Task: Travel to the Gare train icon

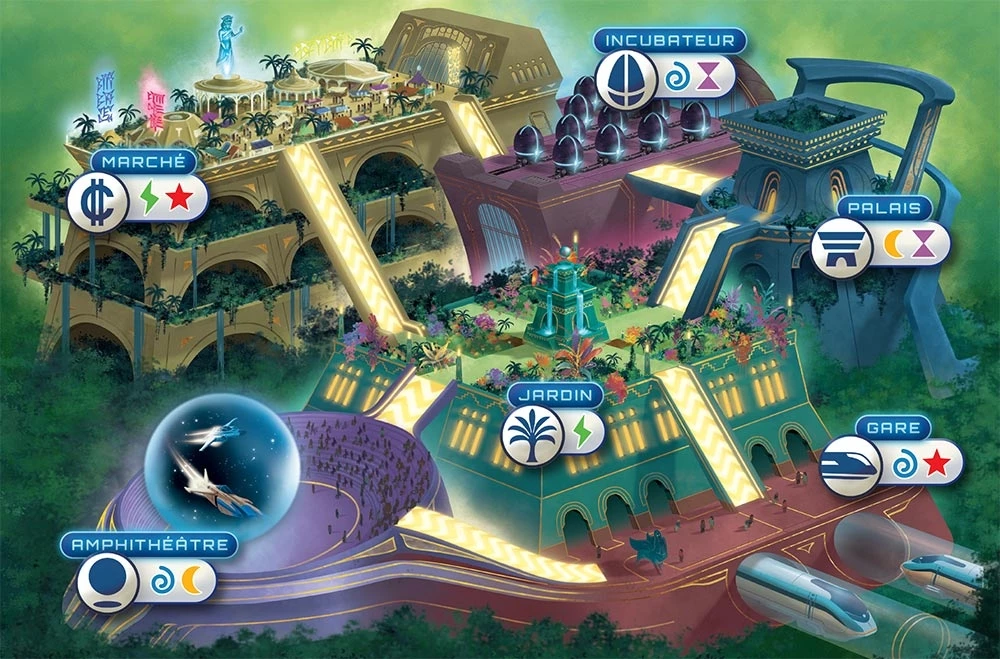Action: tap(849, 465)
